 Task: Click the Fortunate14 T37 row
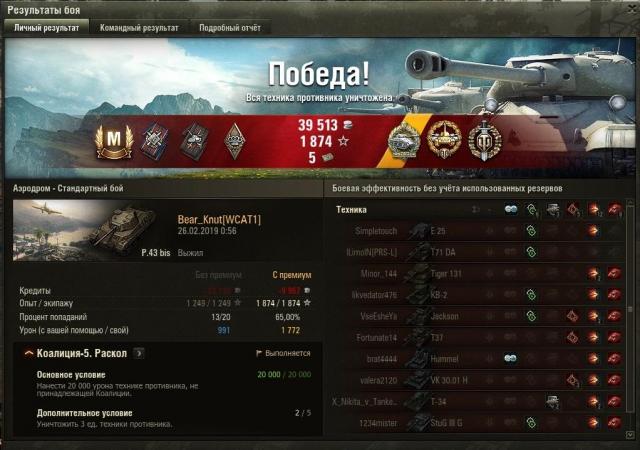coord(478,337)
